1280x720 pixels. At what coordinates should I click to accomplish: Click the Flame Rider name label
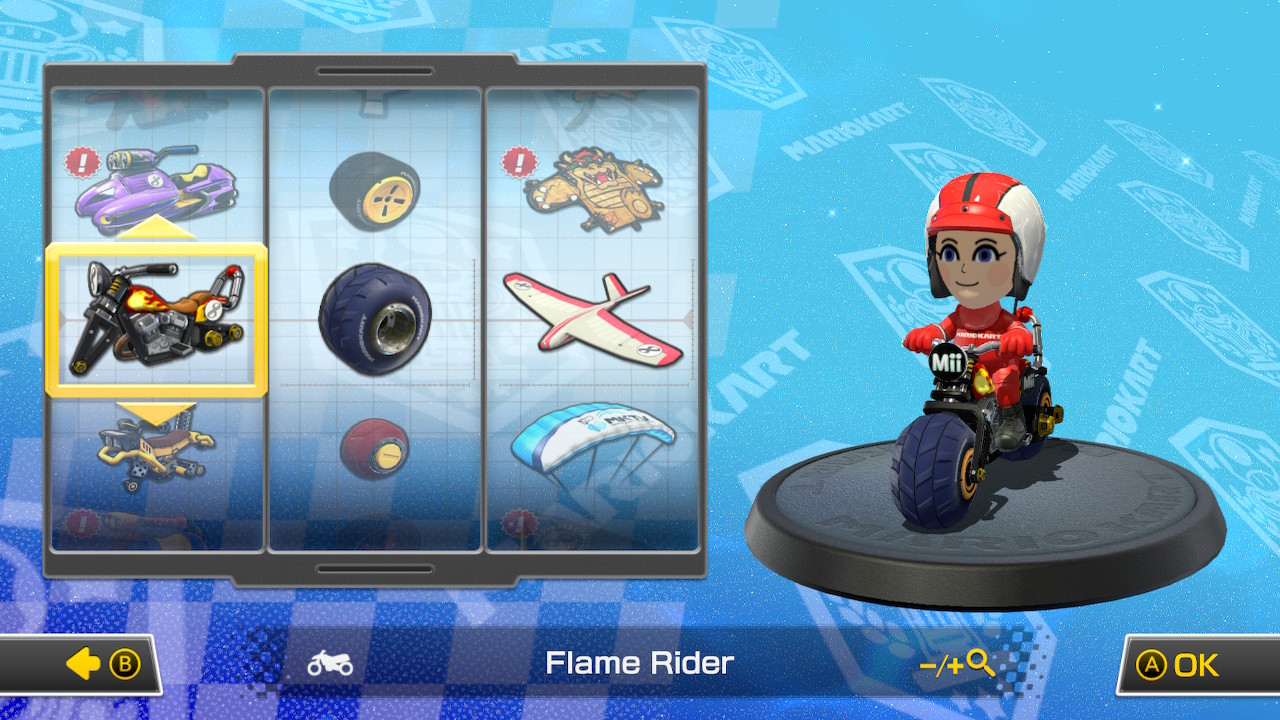(x=640, y=663)
